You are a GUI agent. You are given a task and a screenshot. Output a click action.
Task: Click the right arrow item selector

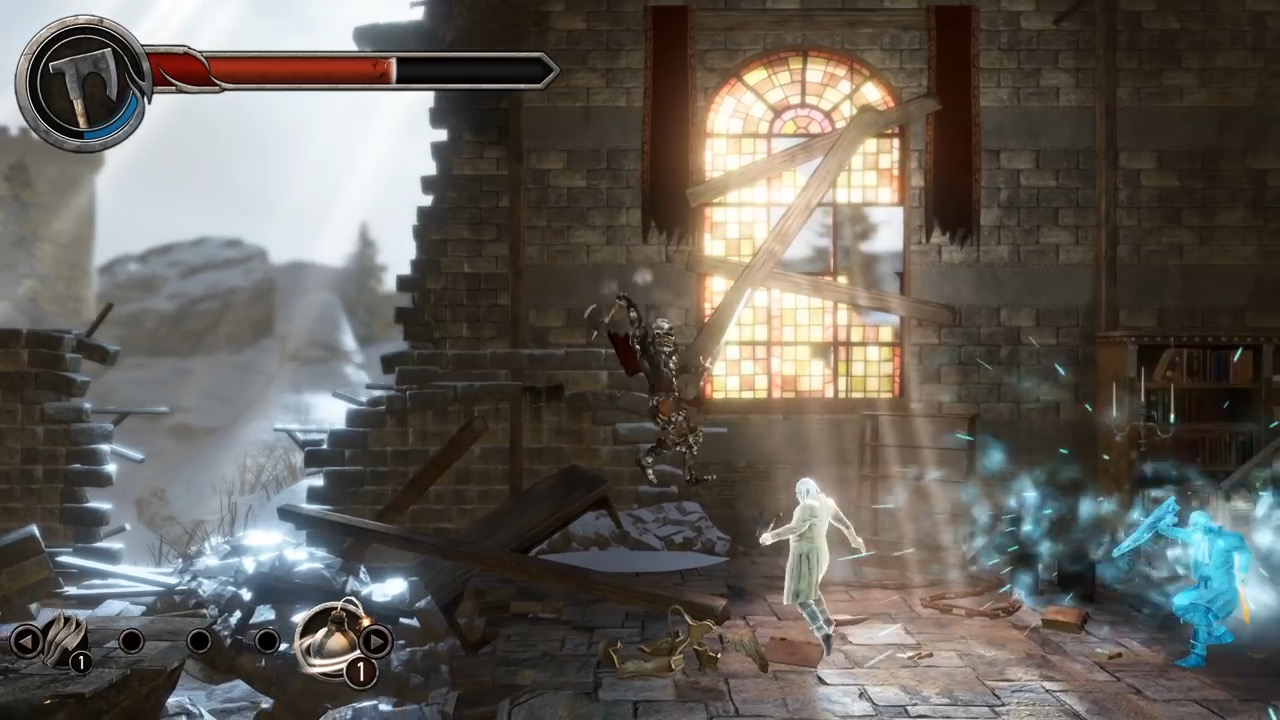[375, 640]
